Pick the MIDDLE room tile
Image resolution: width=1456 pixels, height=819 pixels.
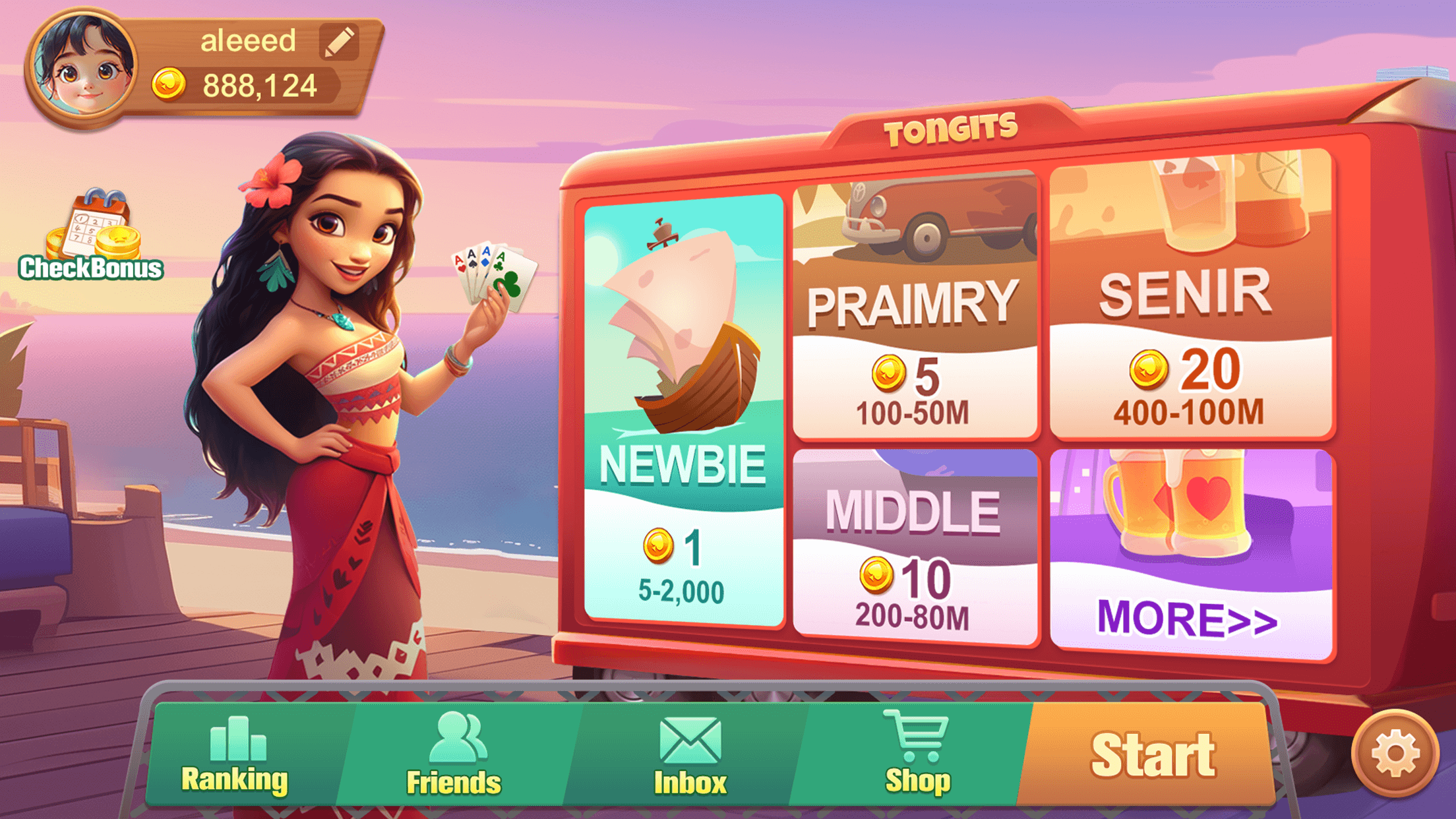tap(915, 547)
